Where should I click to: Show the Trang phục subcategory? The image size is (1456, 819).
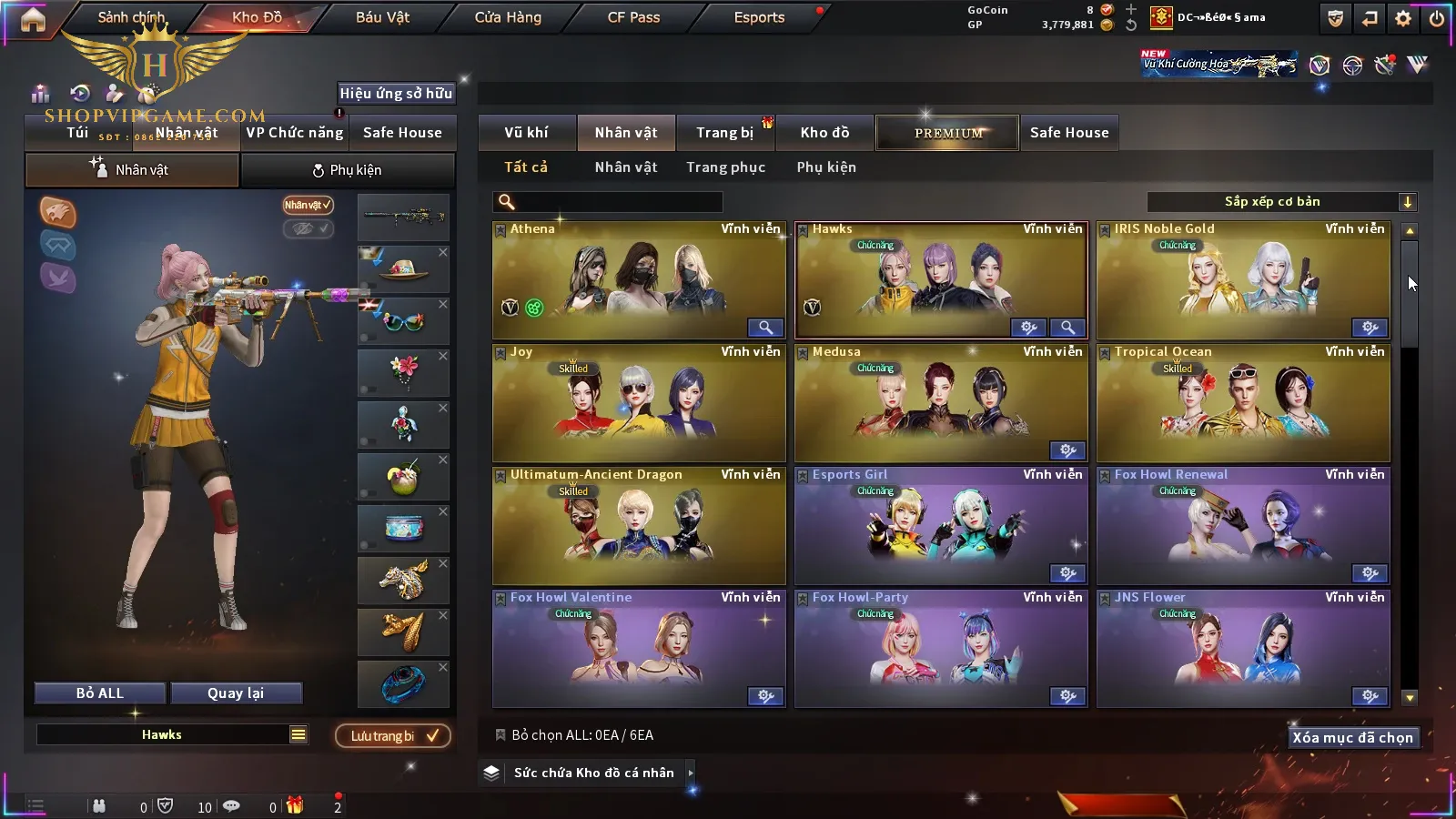725,167
